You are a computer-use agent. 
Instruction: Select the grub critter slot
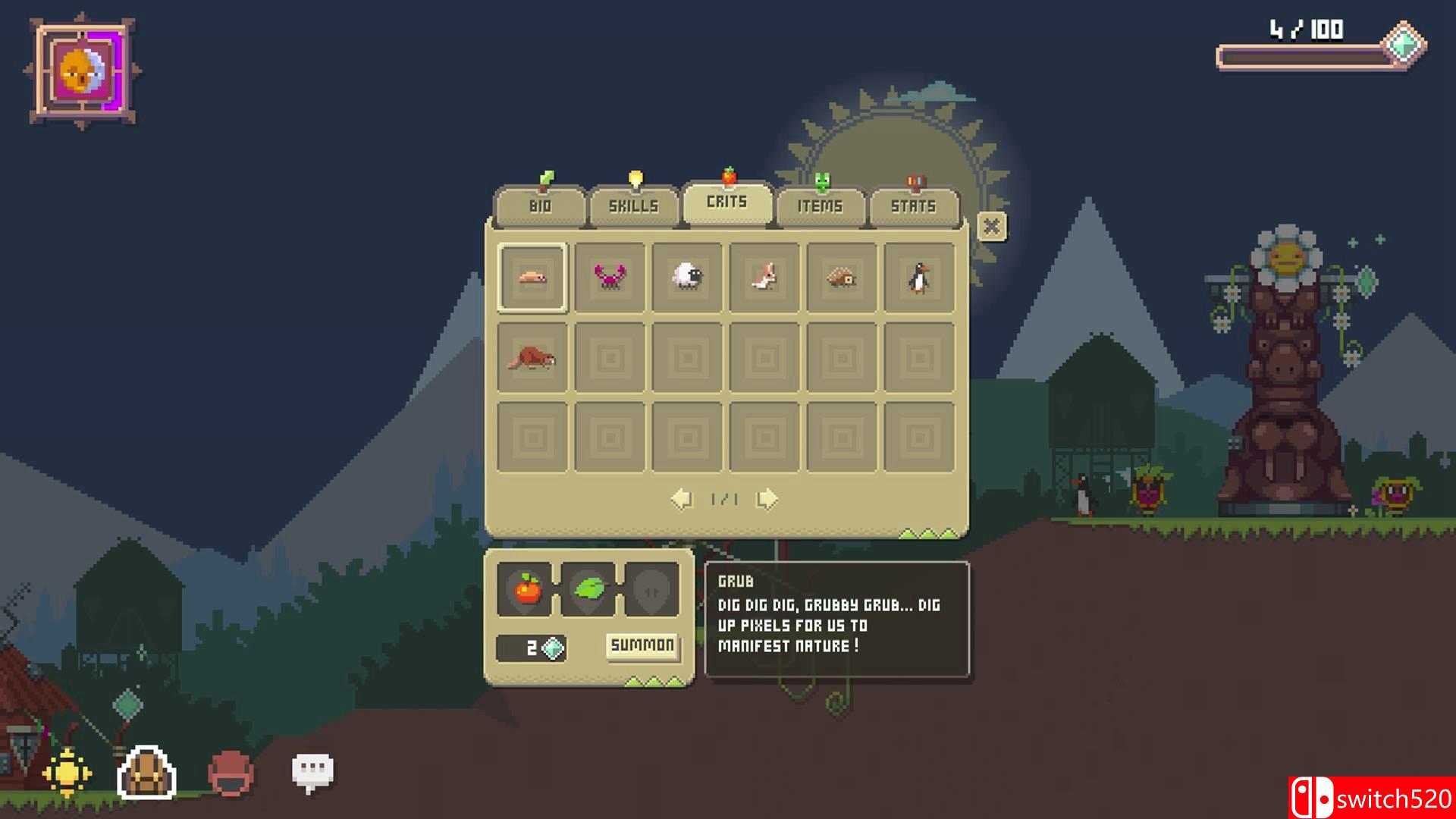click(532, 278)
